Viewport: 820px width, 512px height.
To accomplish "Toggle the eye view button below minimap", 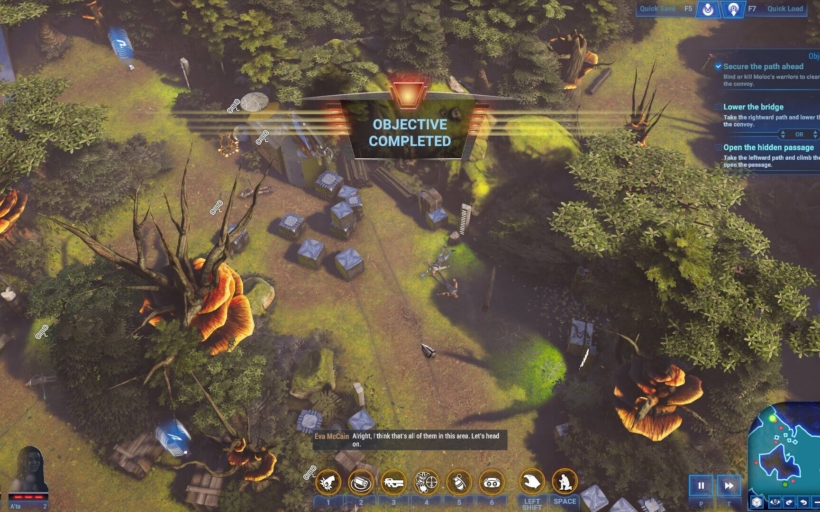I will pyautogui.click(x=773, y=503).
